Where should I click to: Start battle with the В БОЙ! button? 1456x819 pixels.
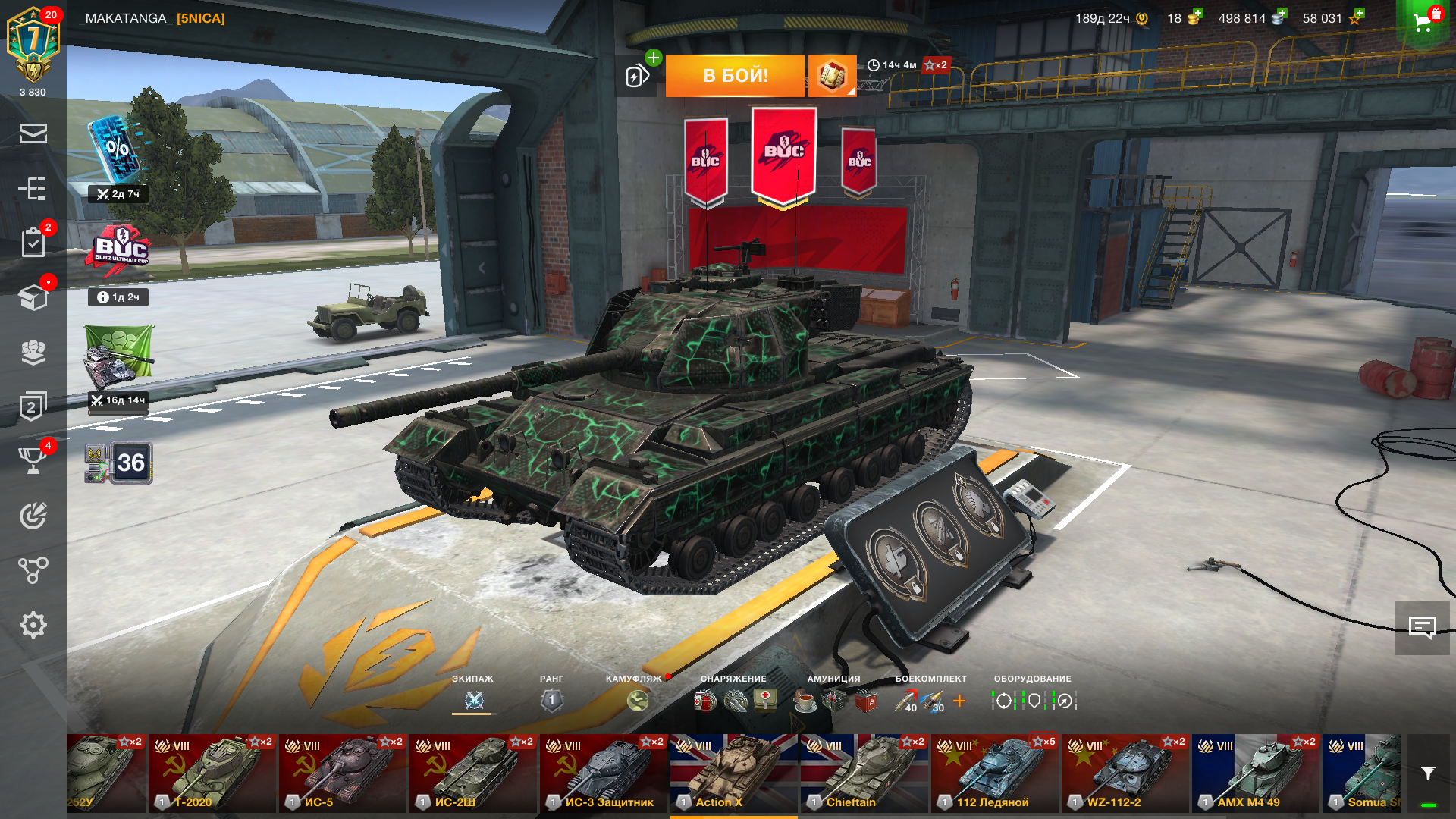pyautogui.click(x=735, y=75)
